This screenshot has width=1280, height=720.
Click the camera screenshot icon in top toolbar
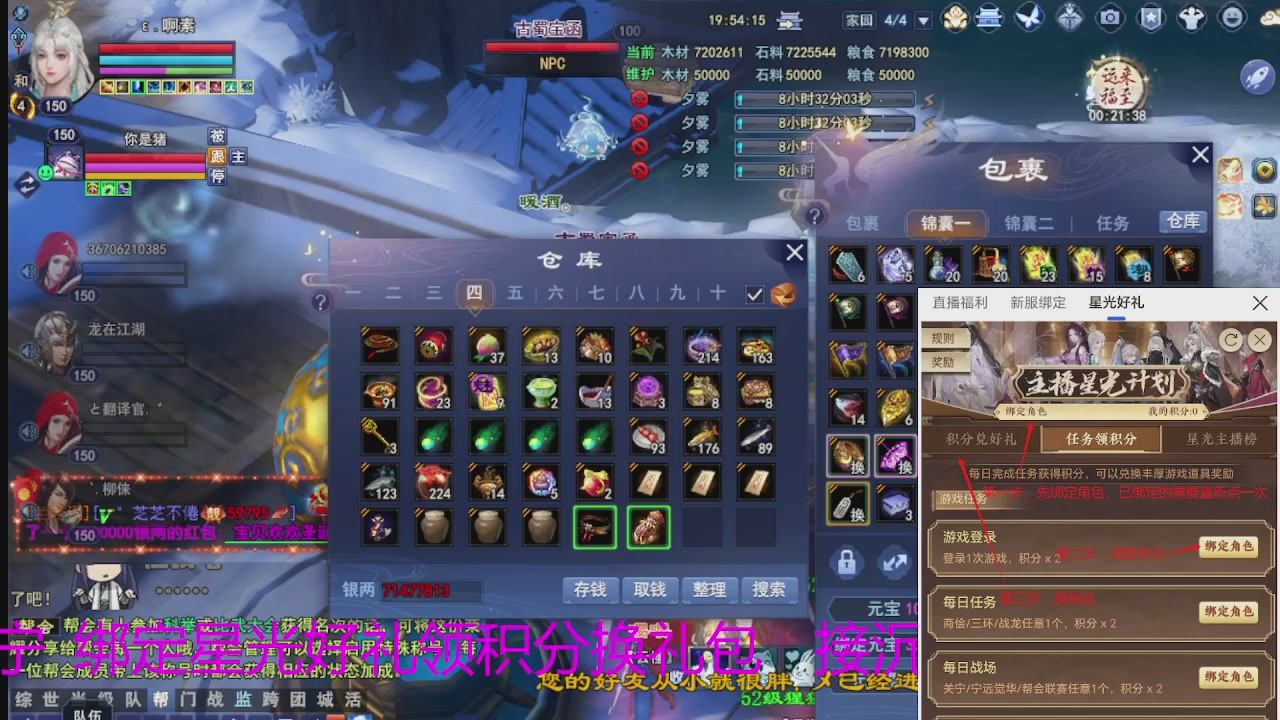click(1111, 18)
